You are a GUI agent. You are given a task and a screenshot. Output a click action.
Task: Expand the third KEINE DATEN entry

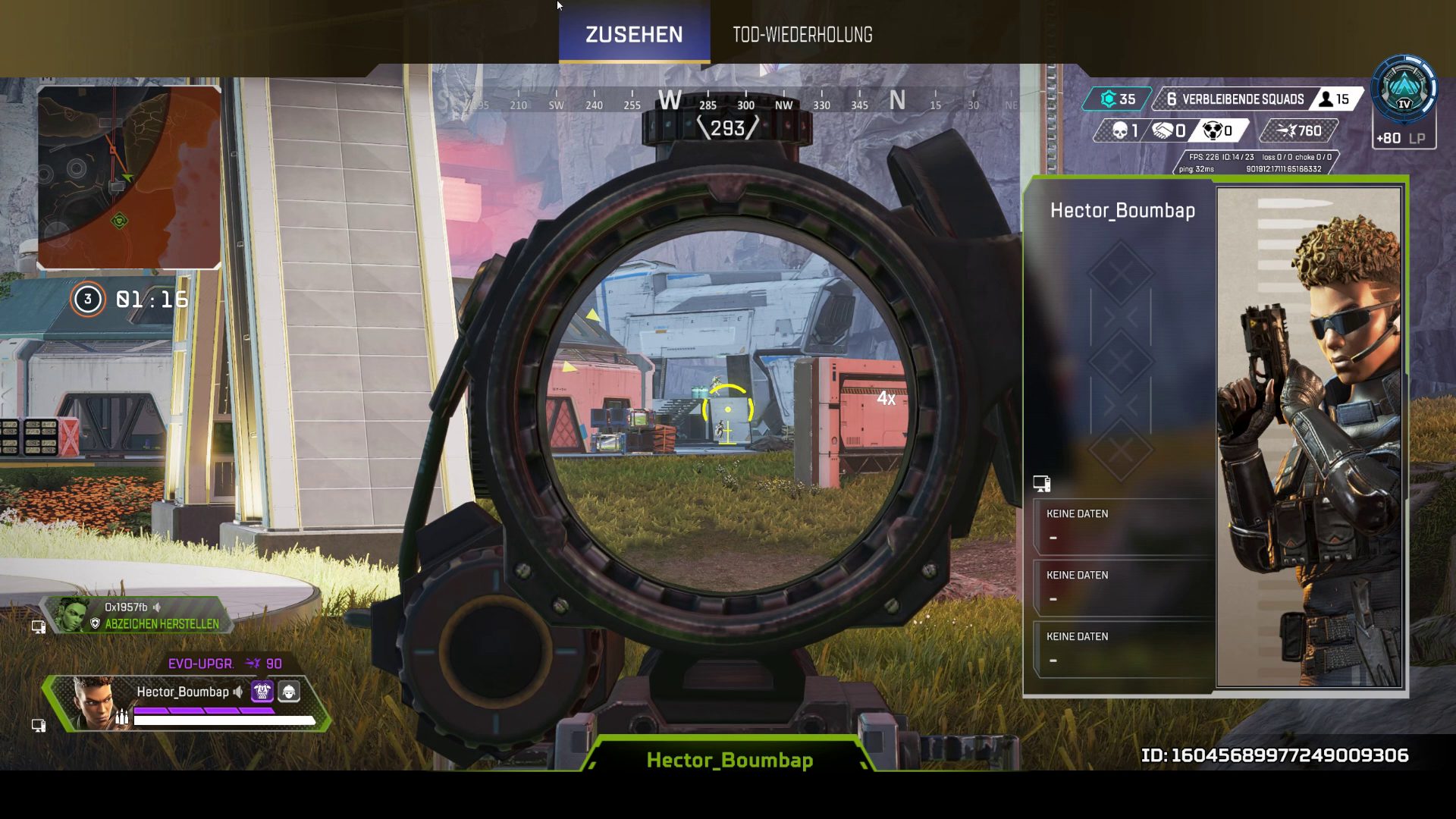(1122, 650)
